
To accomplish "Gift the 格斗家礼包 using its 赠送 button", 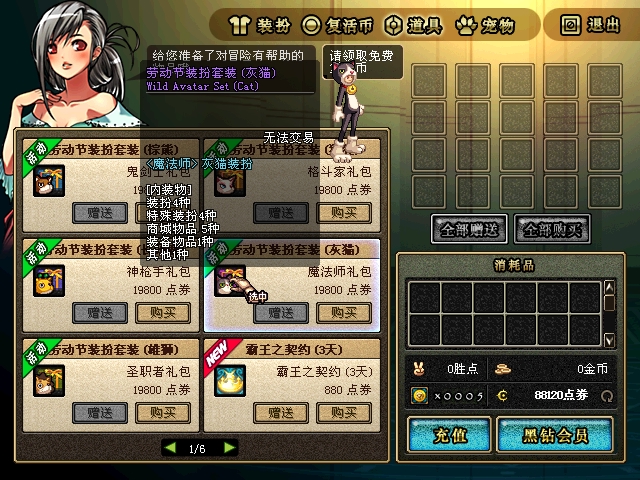I will (x=280, y=212).
